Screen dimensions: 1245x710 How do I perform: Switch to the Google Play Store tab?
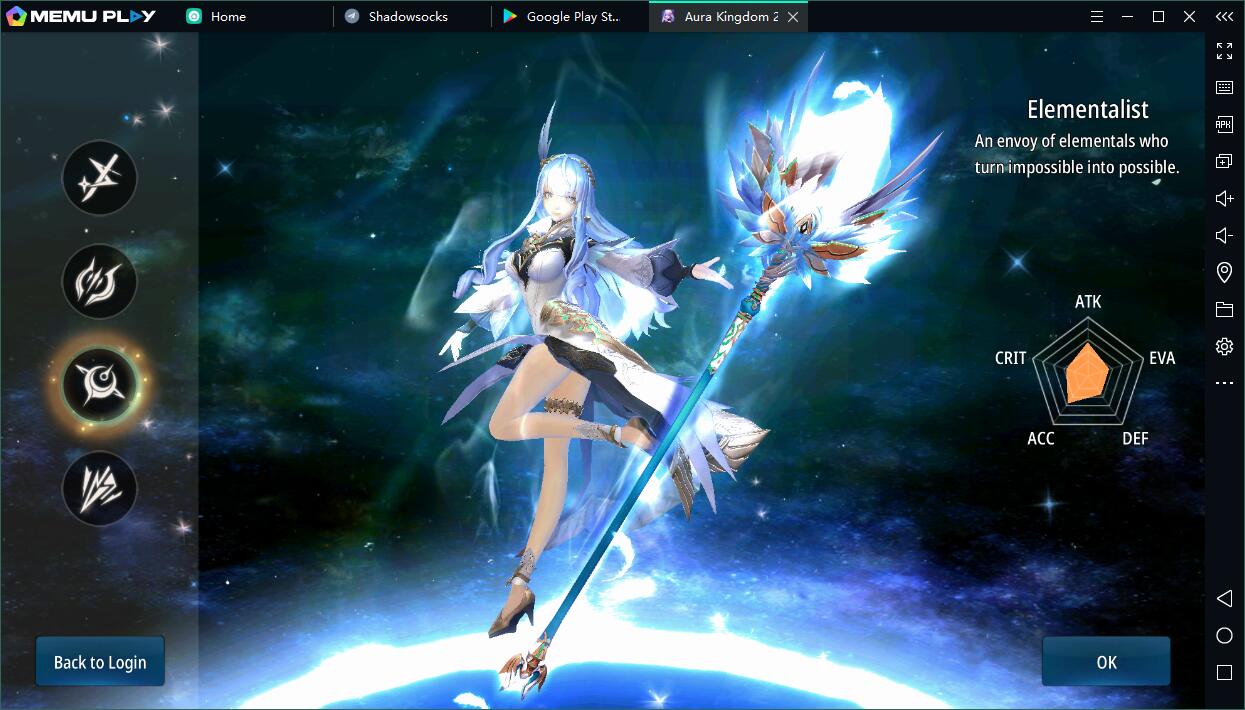(x=571, y=17)
